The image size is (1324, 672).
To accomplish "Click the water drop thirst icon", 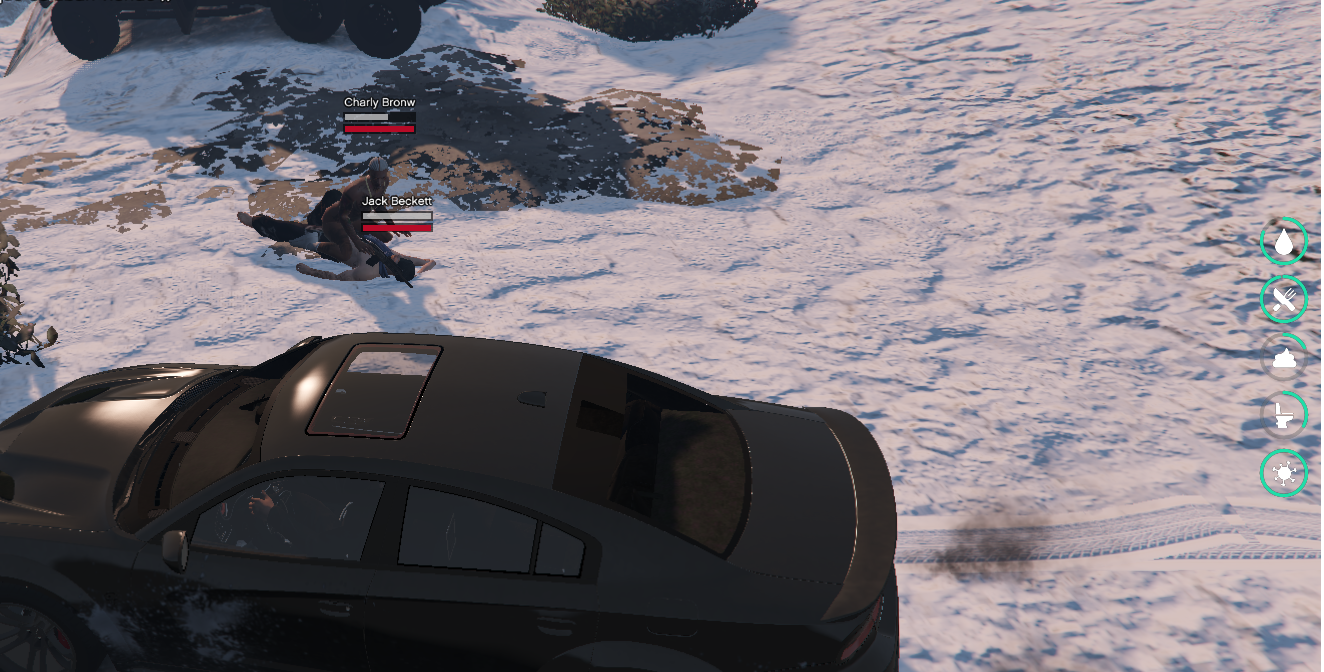I will pyautogui.click(x=1284, y=241).
